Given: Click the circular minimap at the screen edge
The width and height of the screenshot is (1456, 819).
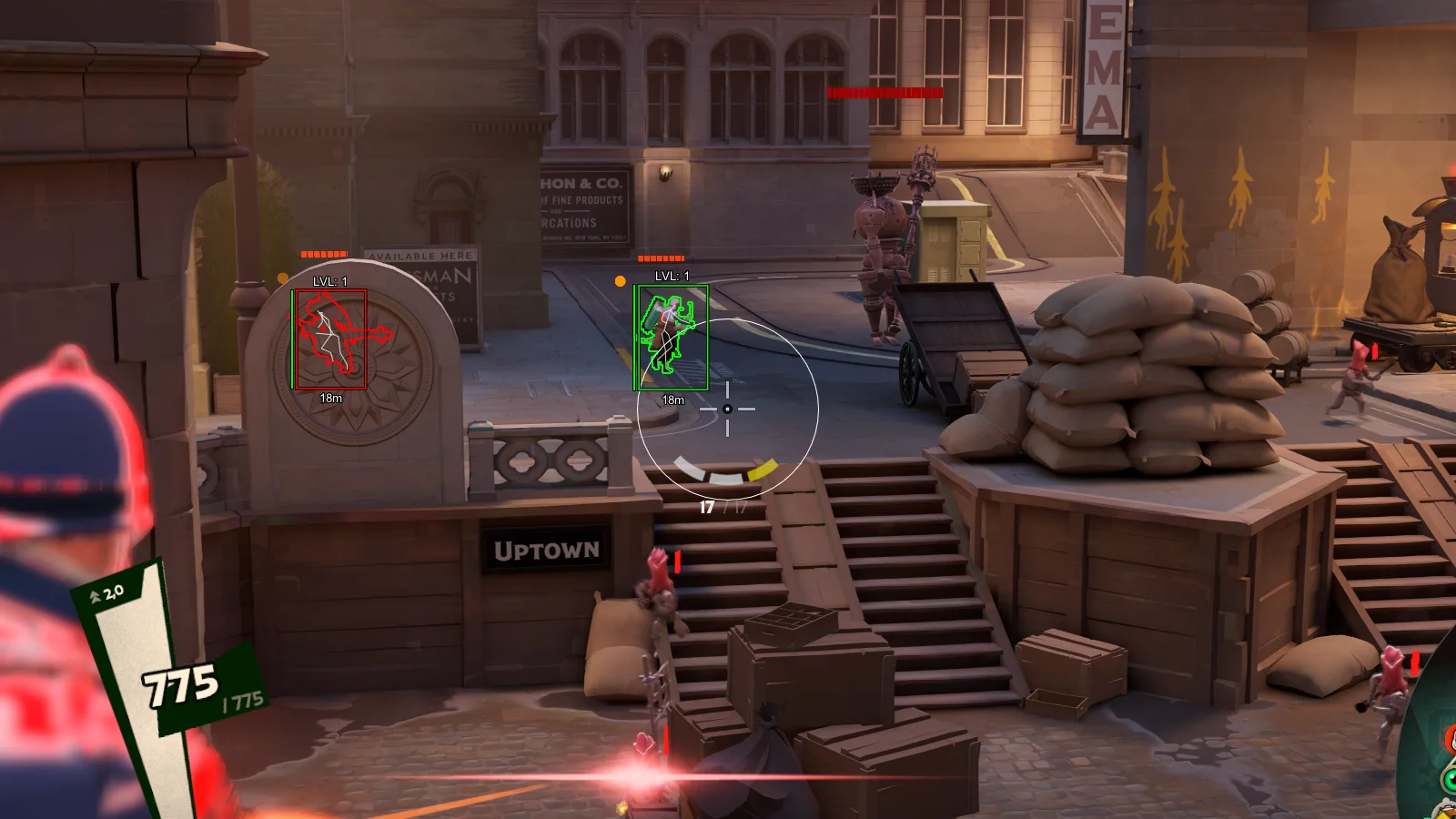Looking at the screenshot, I should 1433,746.
